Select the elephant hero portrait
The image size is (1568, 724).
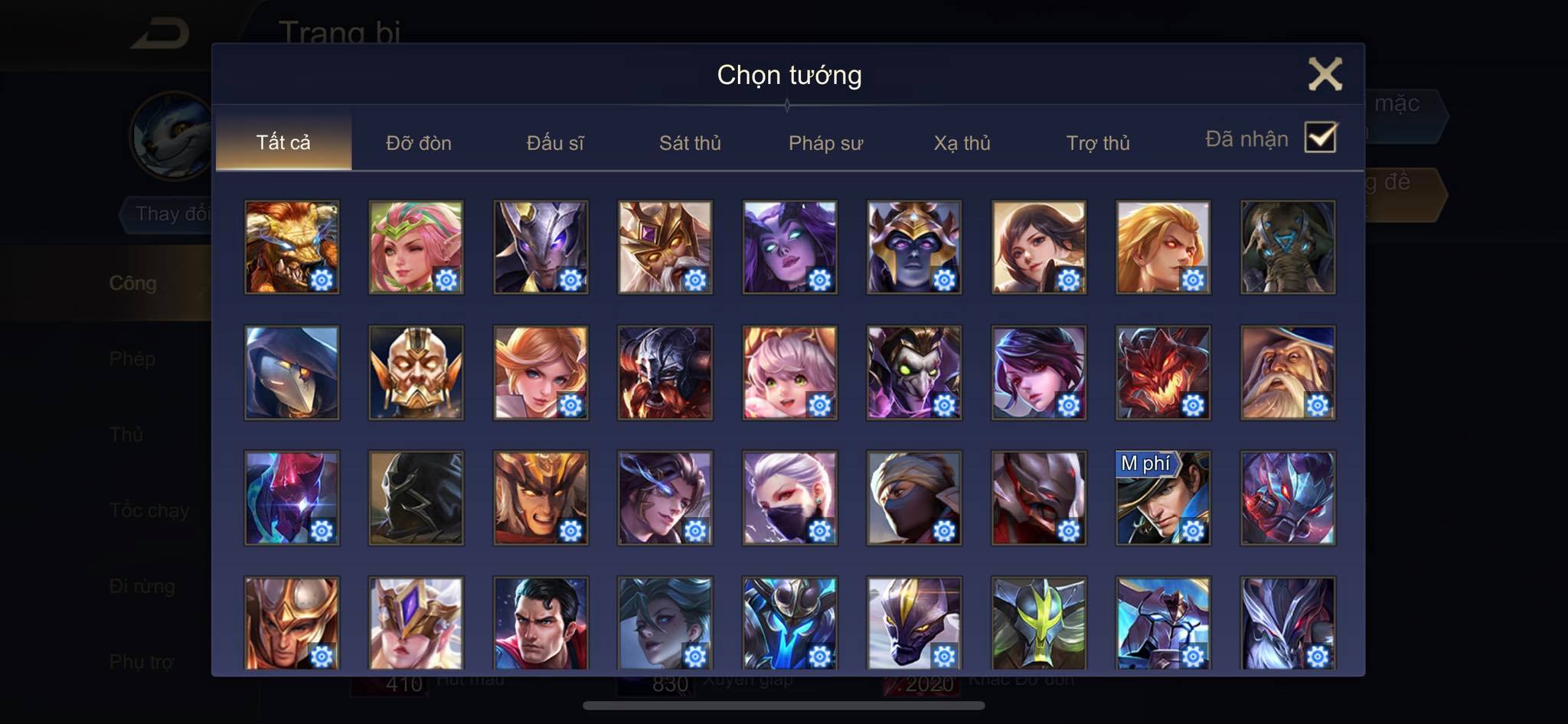point(1288,246)
